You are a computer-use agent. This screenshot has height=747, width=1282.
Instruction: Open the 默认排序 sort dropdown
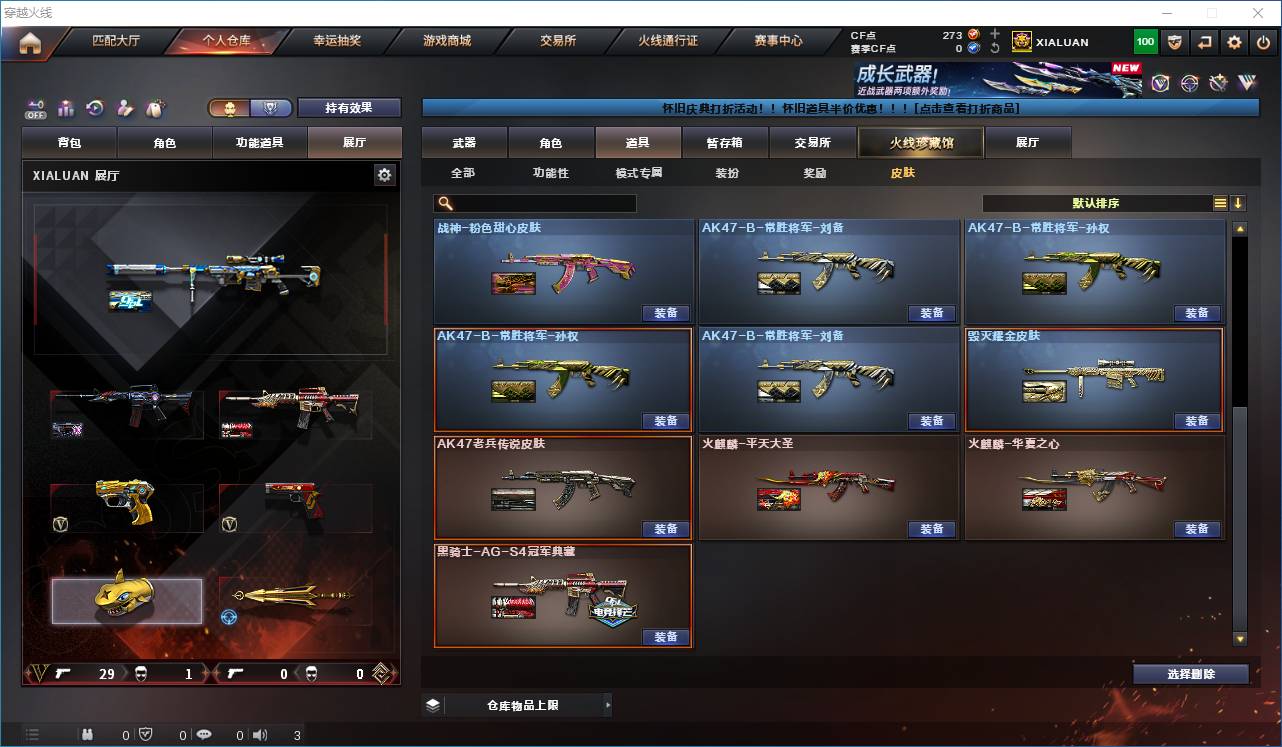point(1096,203)
